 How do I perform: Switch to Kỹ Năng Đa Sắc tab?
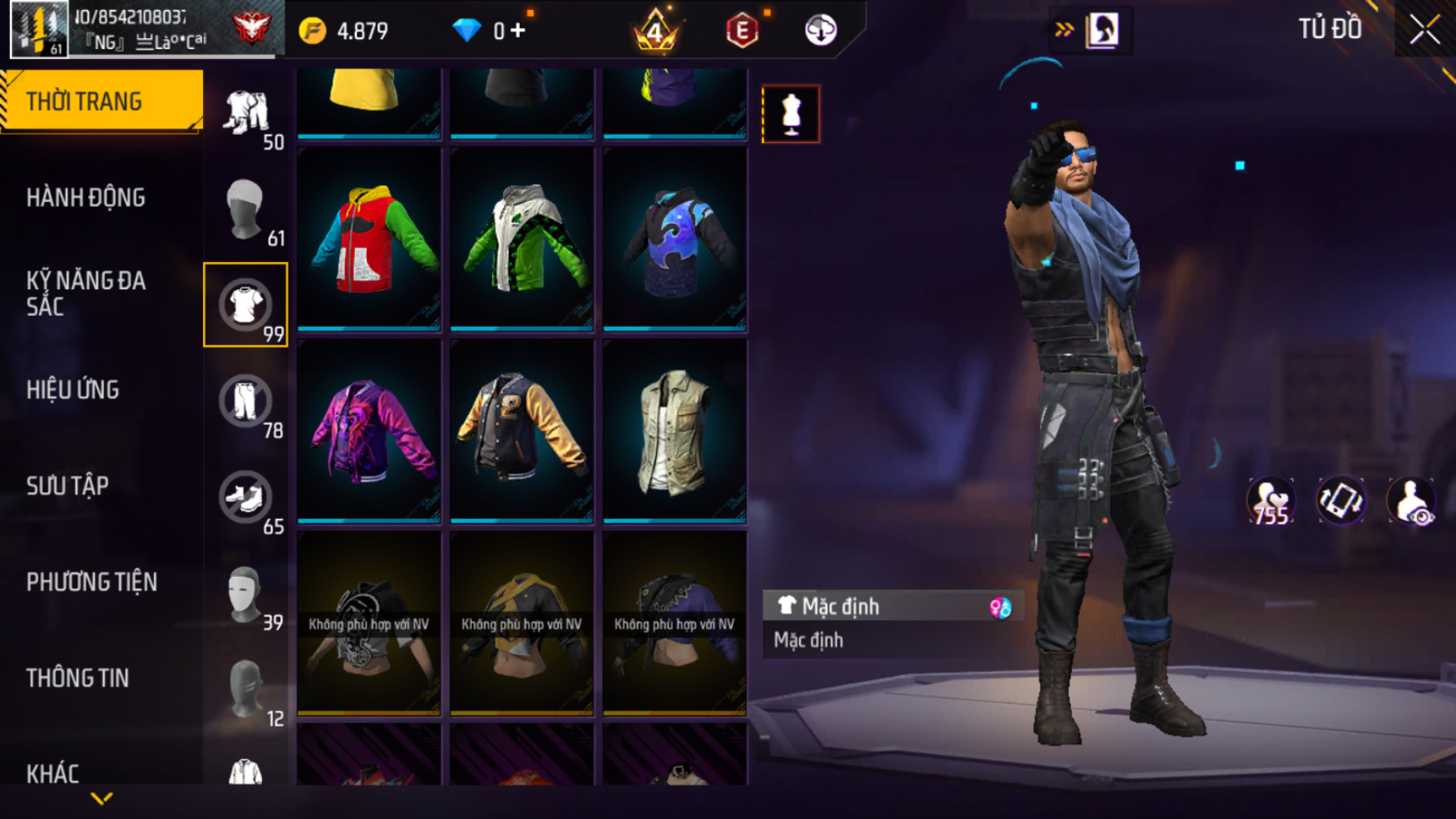click(86, 294)
